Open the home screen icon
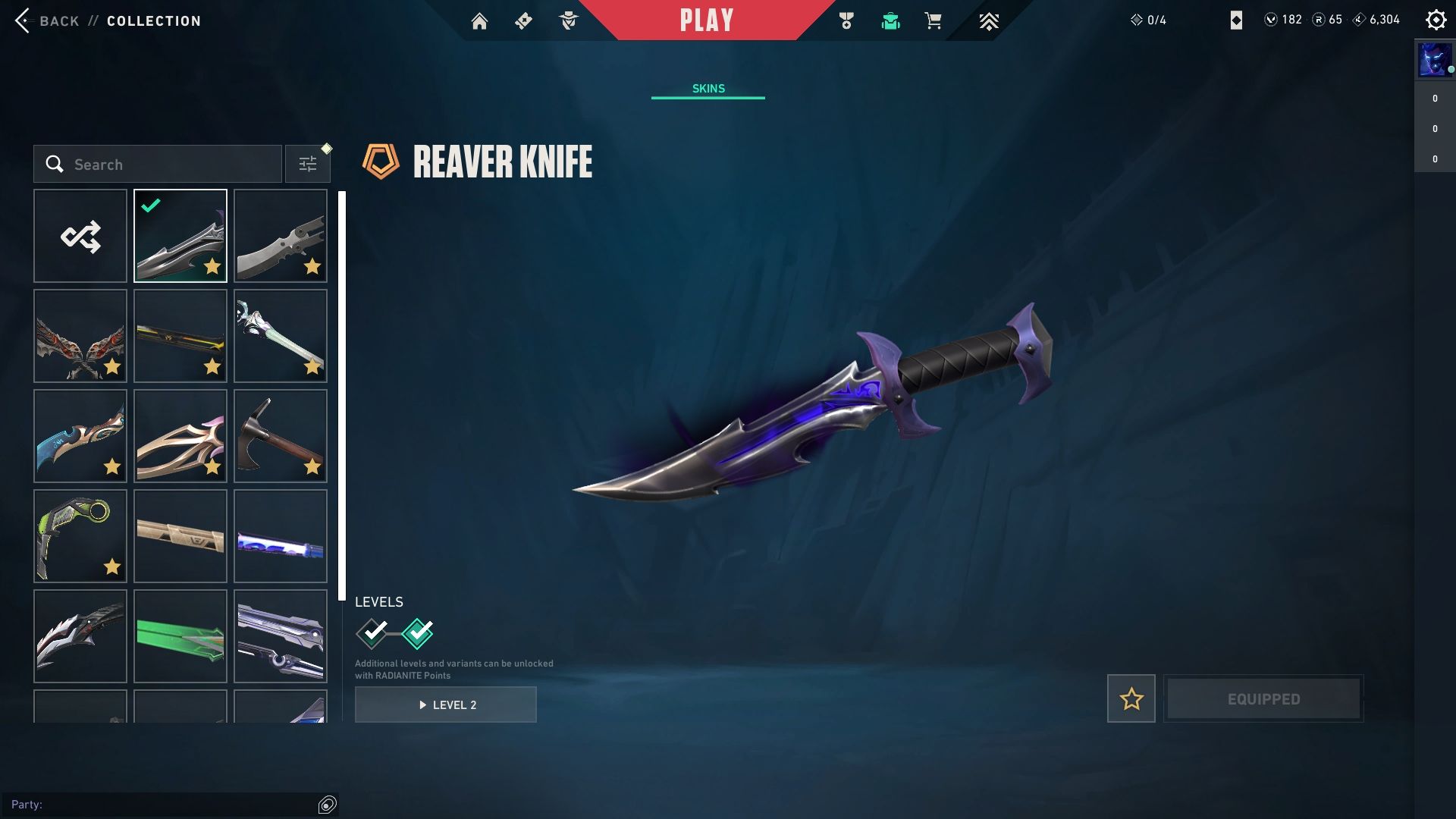 point(479,21)
